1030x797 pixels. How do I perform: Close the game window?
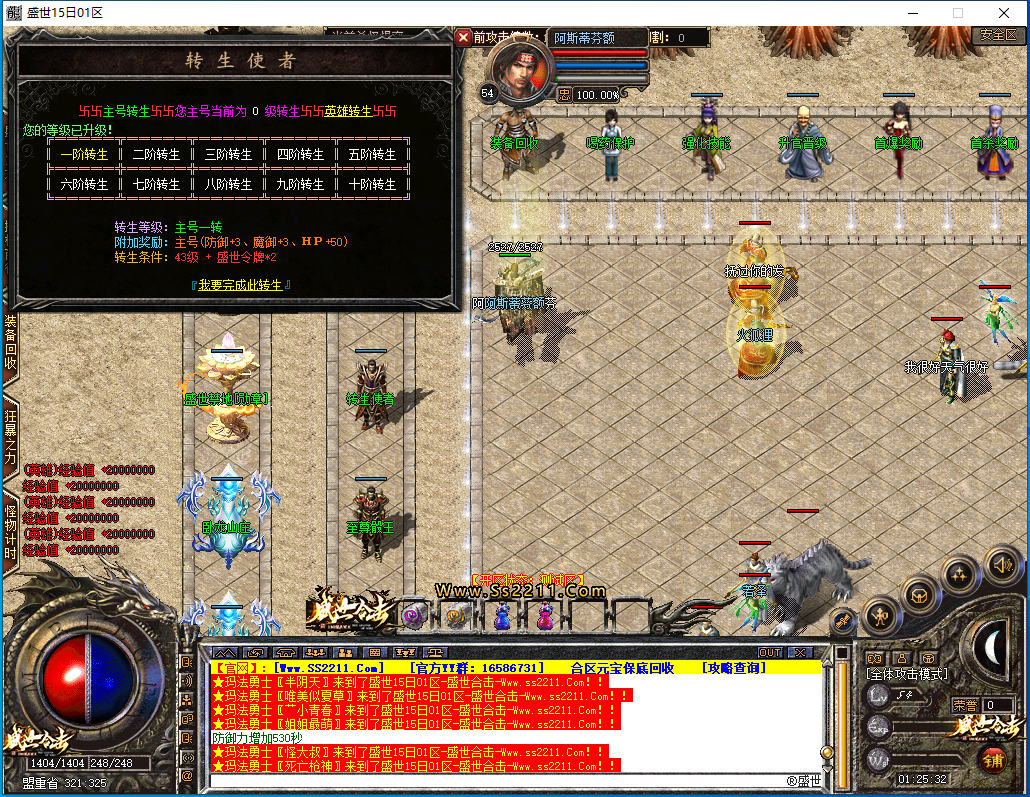[x=1004, y=13]
